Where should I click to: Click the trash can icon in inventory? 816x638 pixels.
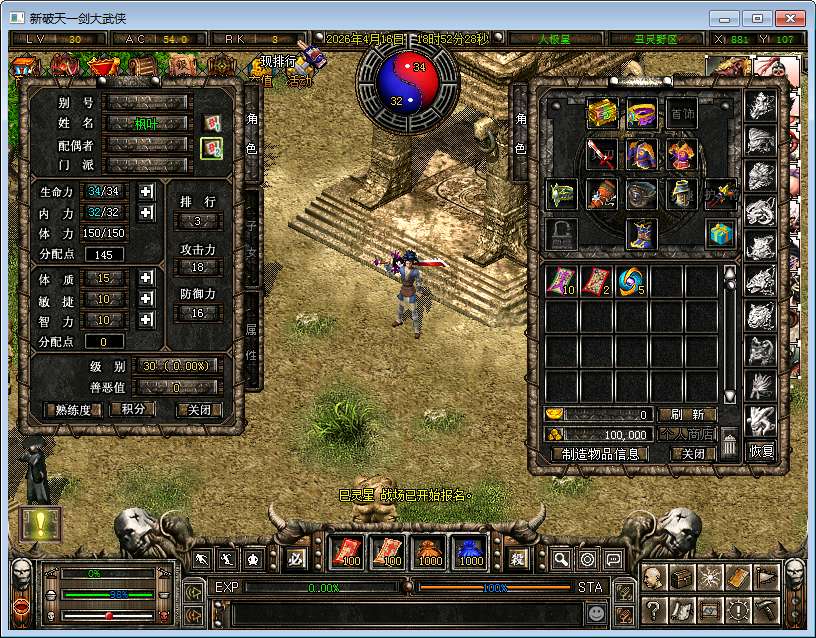pos(730,444)
